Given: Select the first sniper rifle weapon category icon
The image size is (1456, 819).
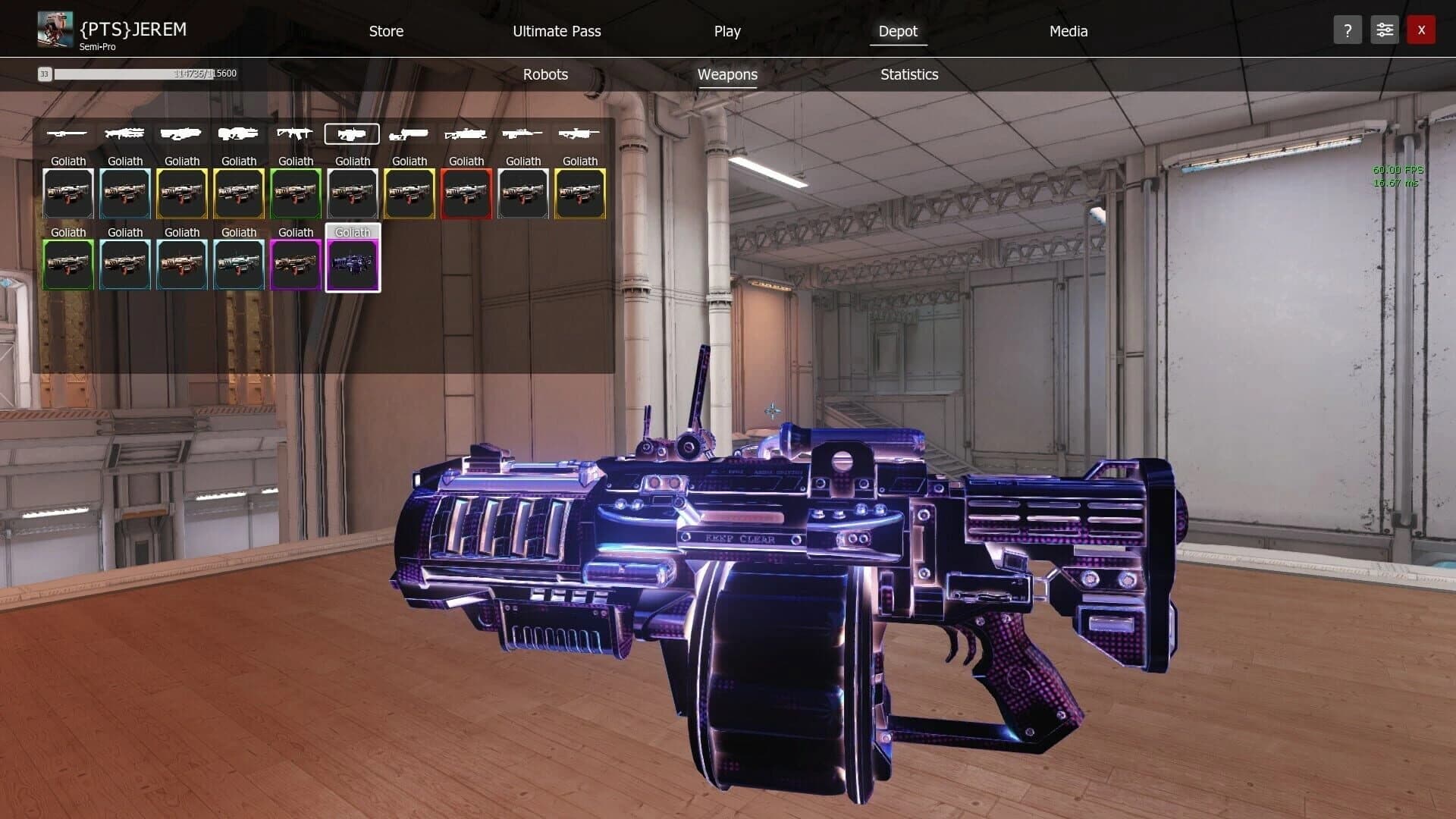Looking at the screenshot, I should tap(68, 133).
